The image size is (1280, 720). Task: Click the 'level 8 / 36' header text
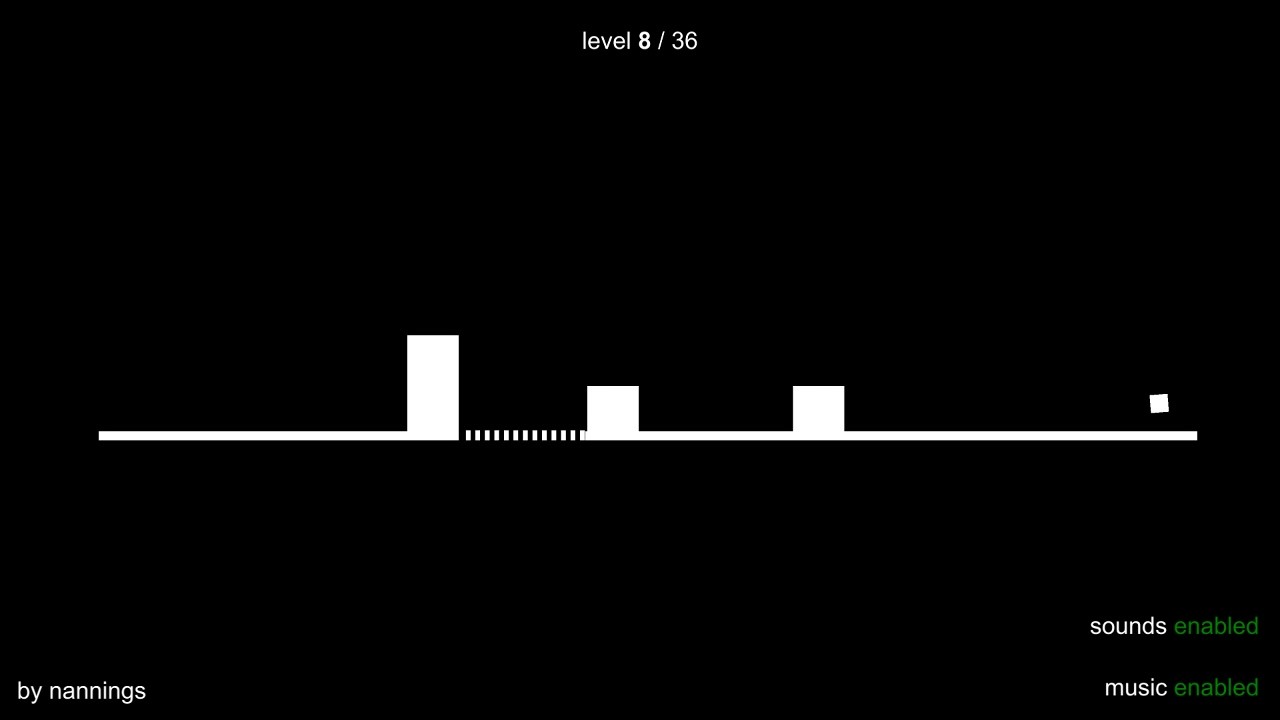[639, 41]
